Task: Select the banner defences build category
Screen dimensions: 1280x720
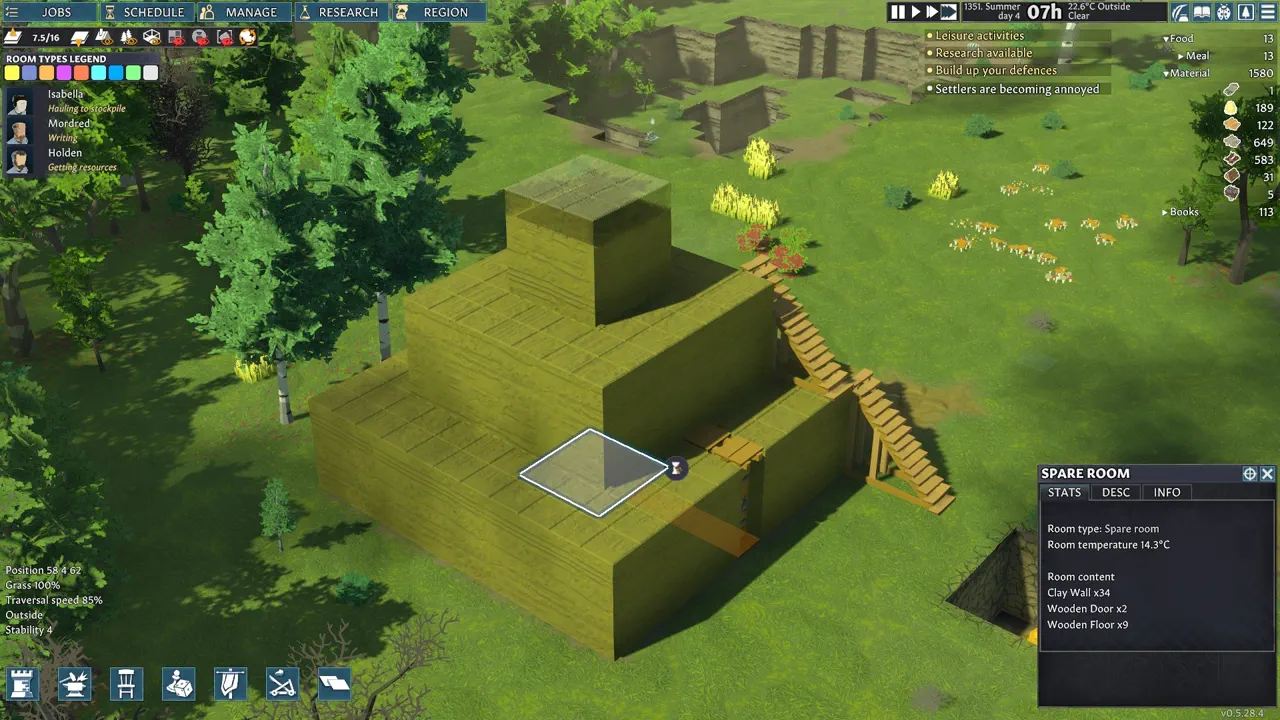Action: pos(230,684)
